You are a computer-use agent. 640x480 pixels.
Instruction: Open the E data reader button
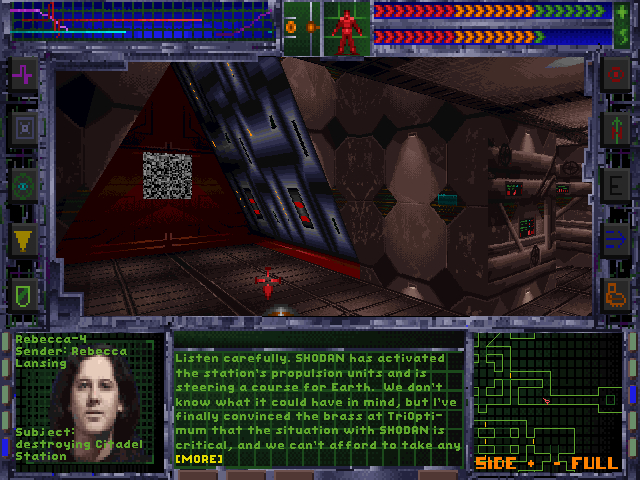615,184
